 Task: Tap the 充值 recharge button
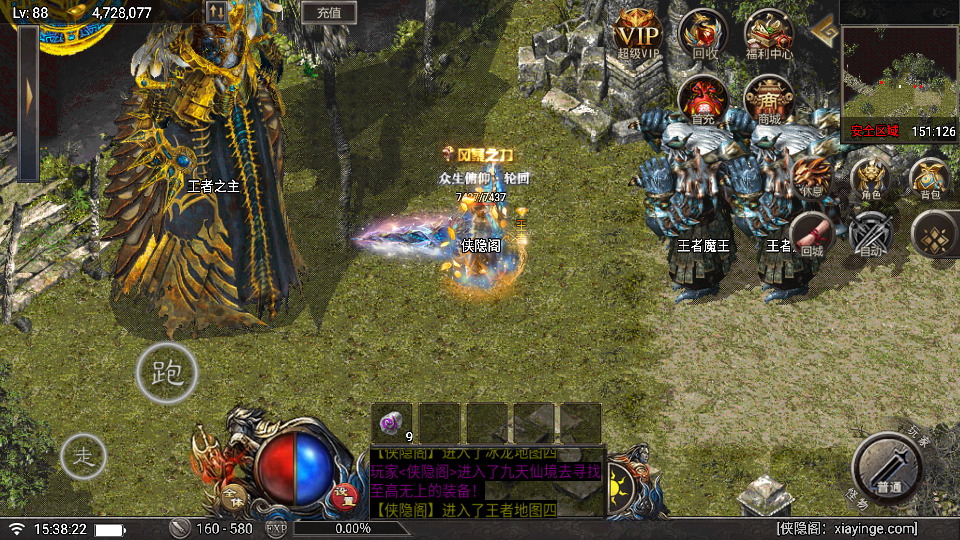(x=329, y=13)
